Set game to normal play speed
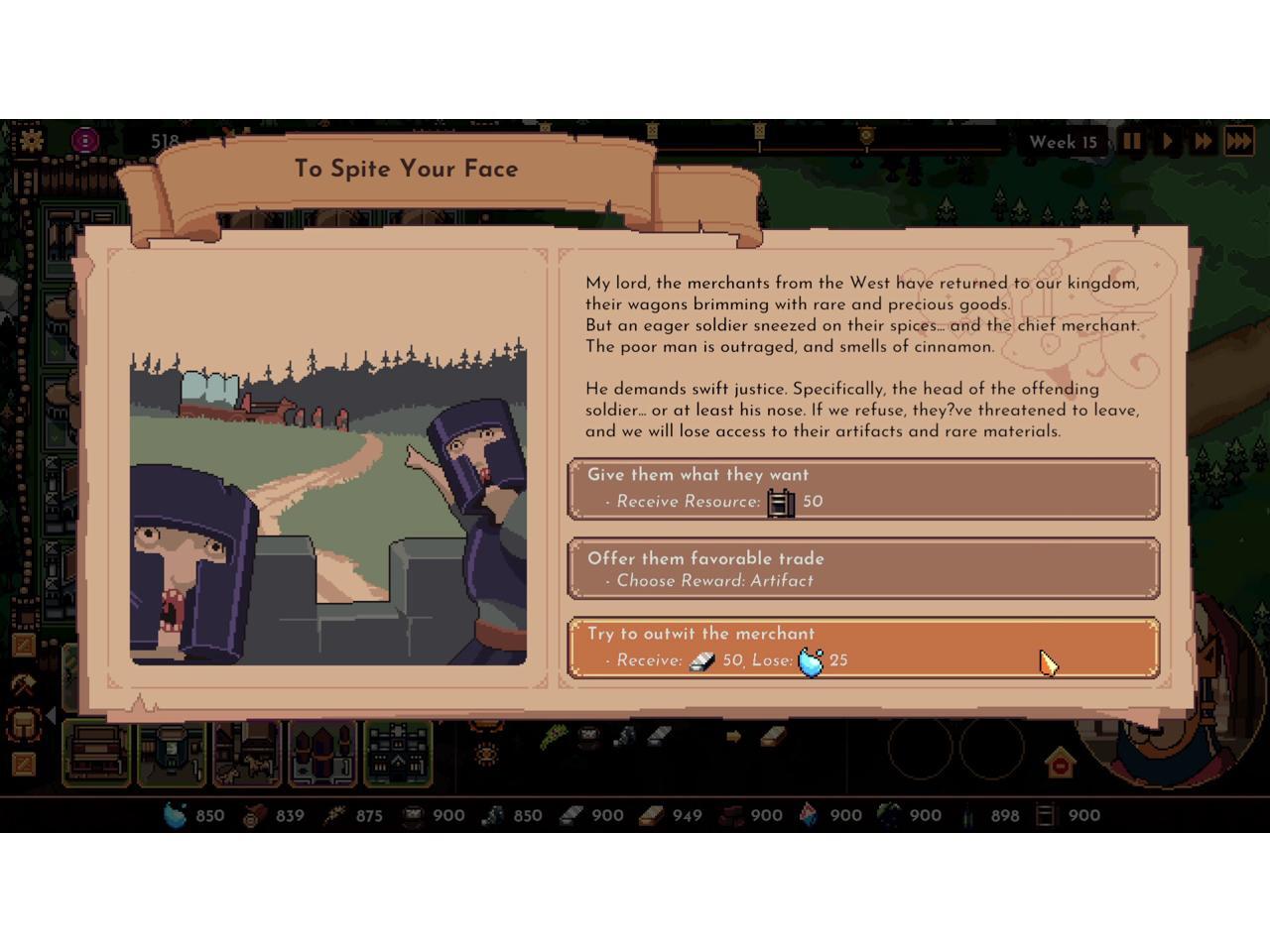The height and width of the screenshot is (952, 1270). tap(1168, 141)
